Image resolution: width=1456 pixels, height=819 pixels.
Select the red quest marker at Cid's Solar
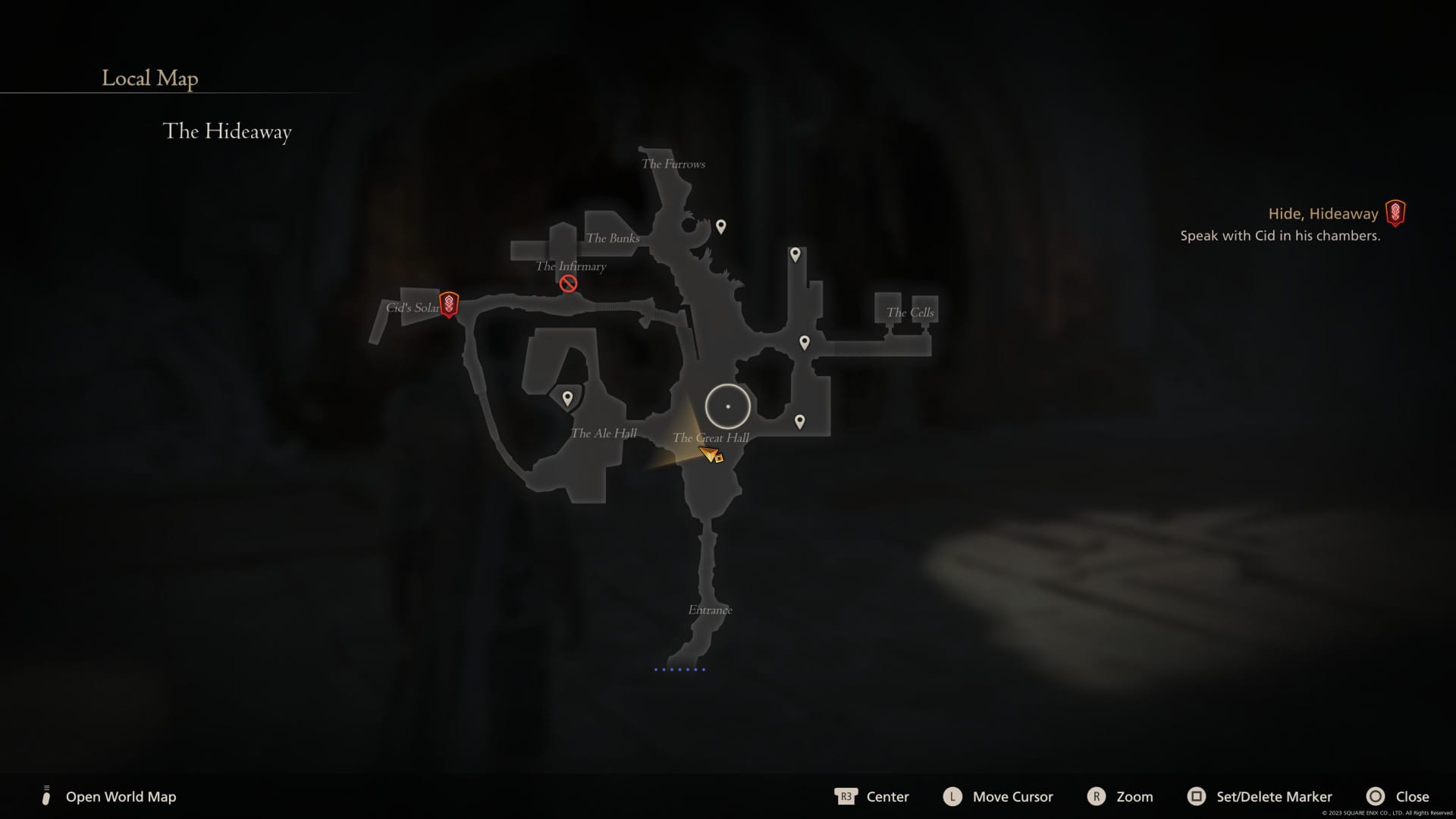[449, 306]
